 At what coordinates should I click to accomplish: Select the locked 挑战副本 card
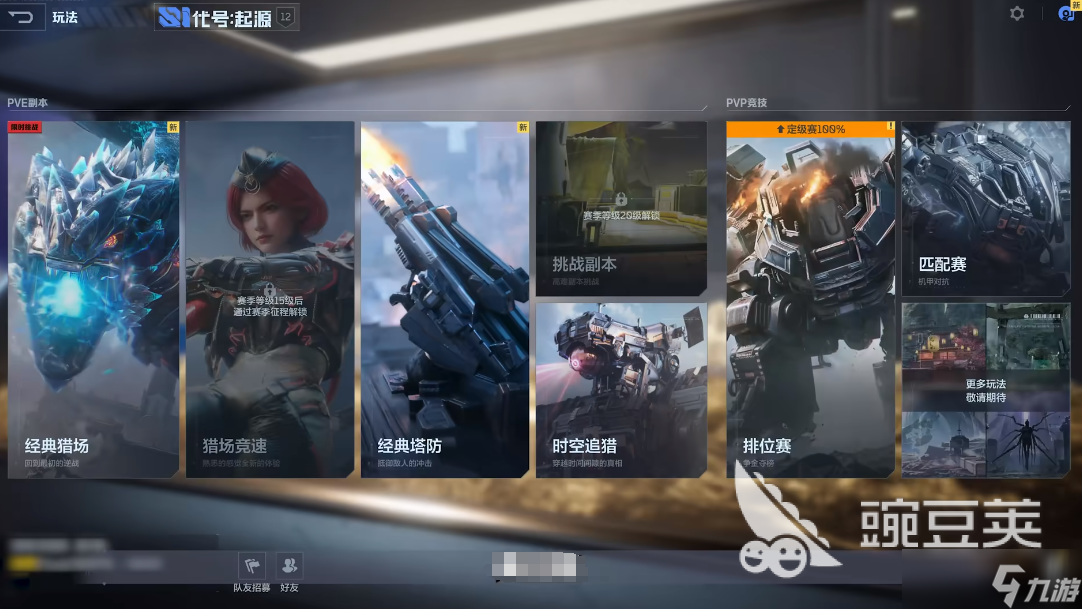click(621, 208)
